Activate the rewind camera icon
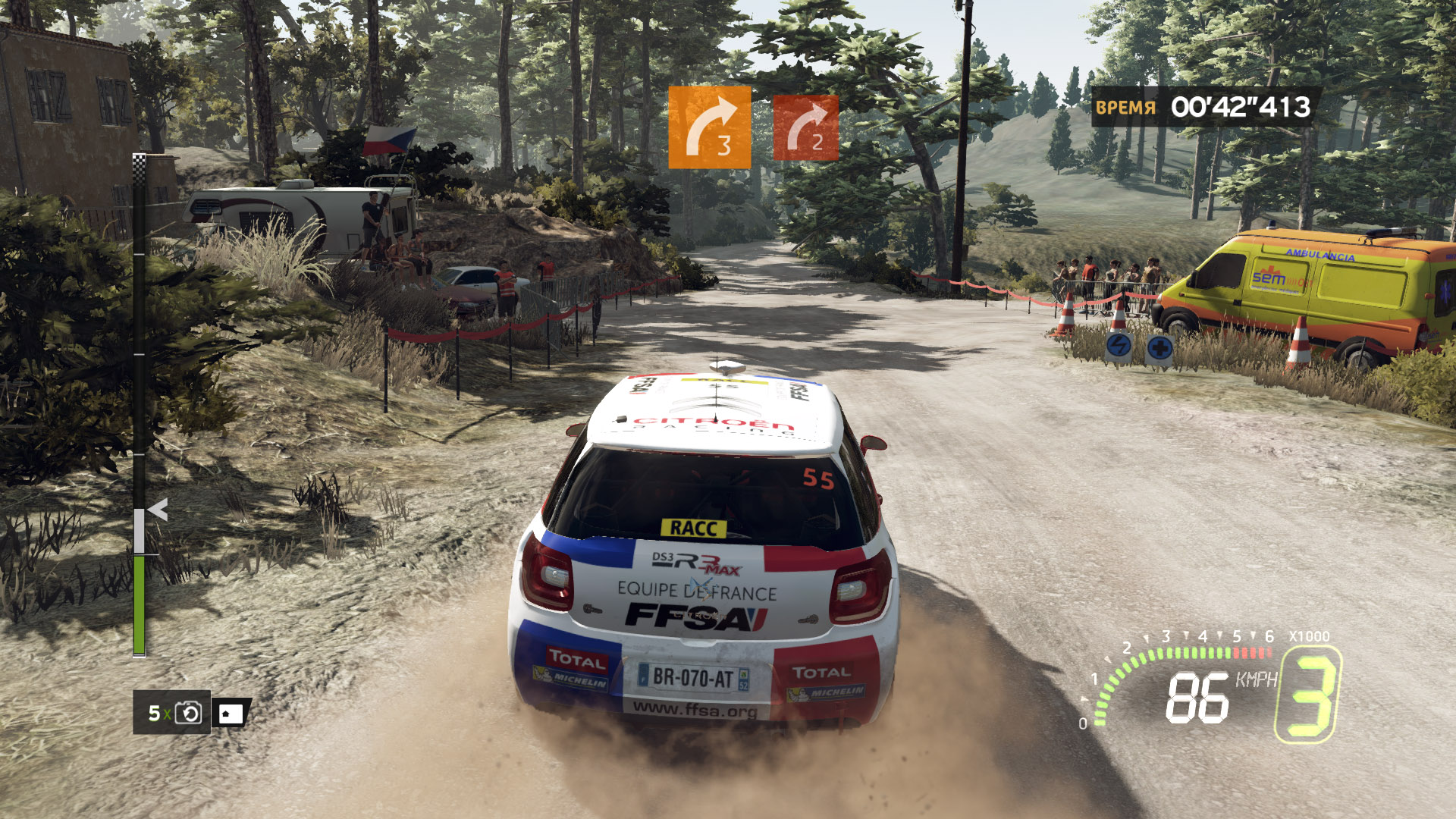Image resolution: width=1456 pixels, height=819 pixels. point(188,713)
